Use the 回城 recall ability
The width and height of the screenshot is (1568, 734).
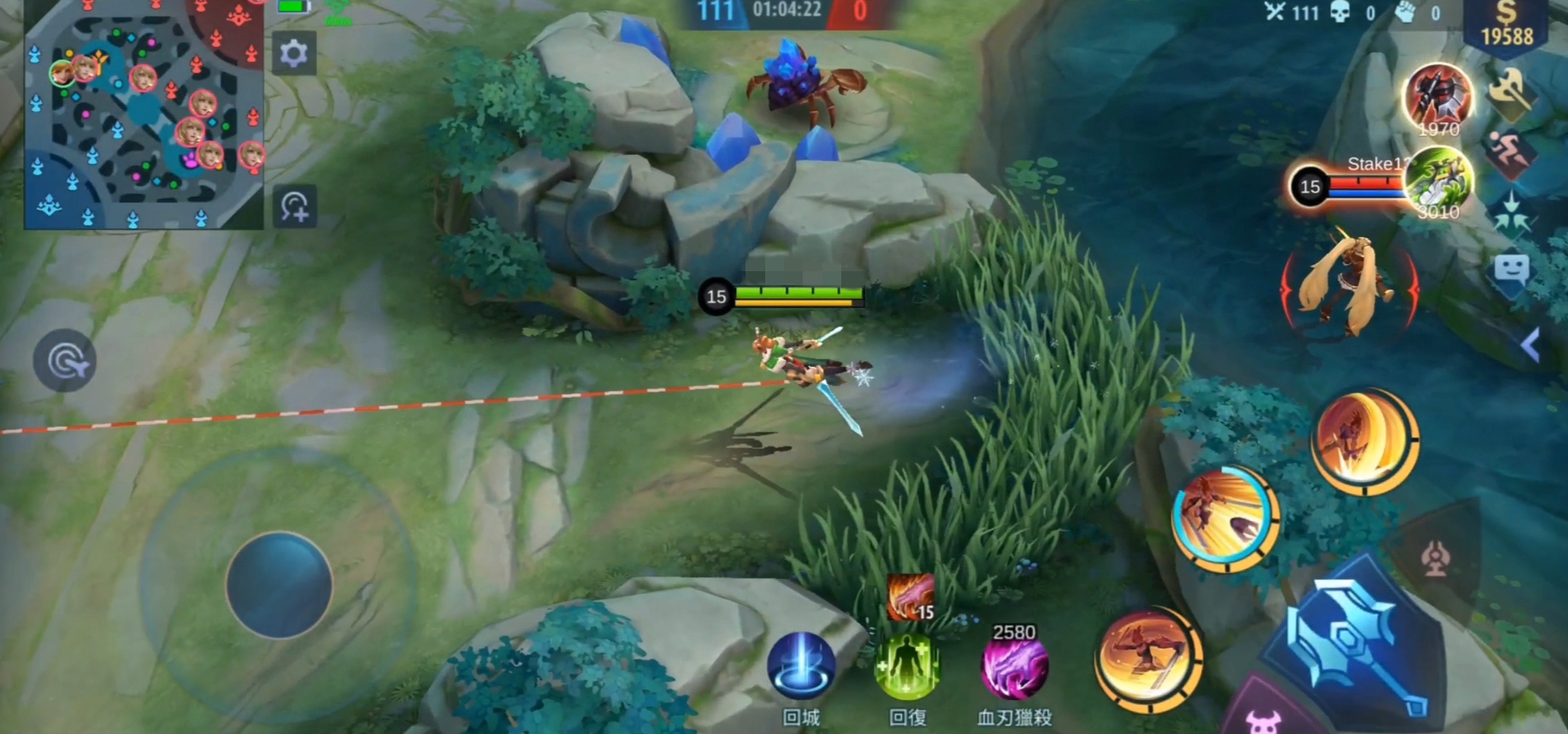801,666
